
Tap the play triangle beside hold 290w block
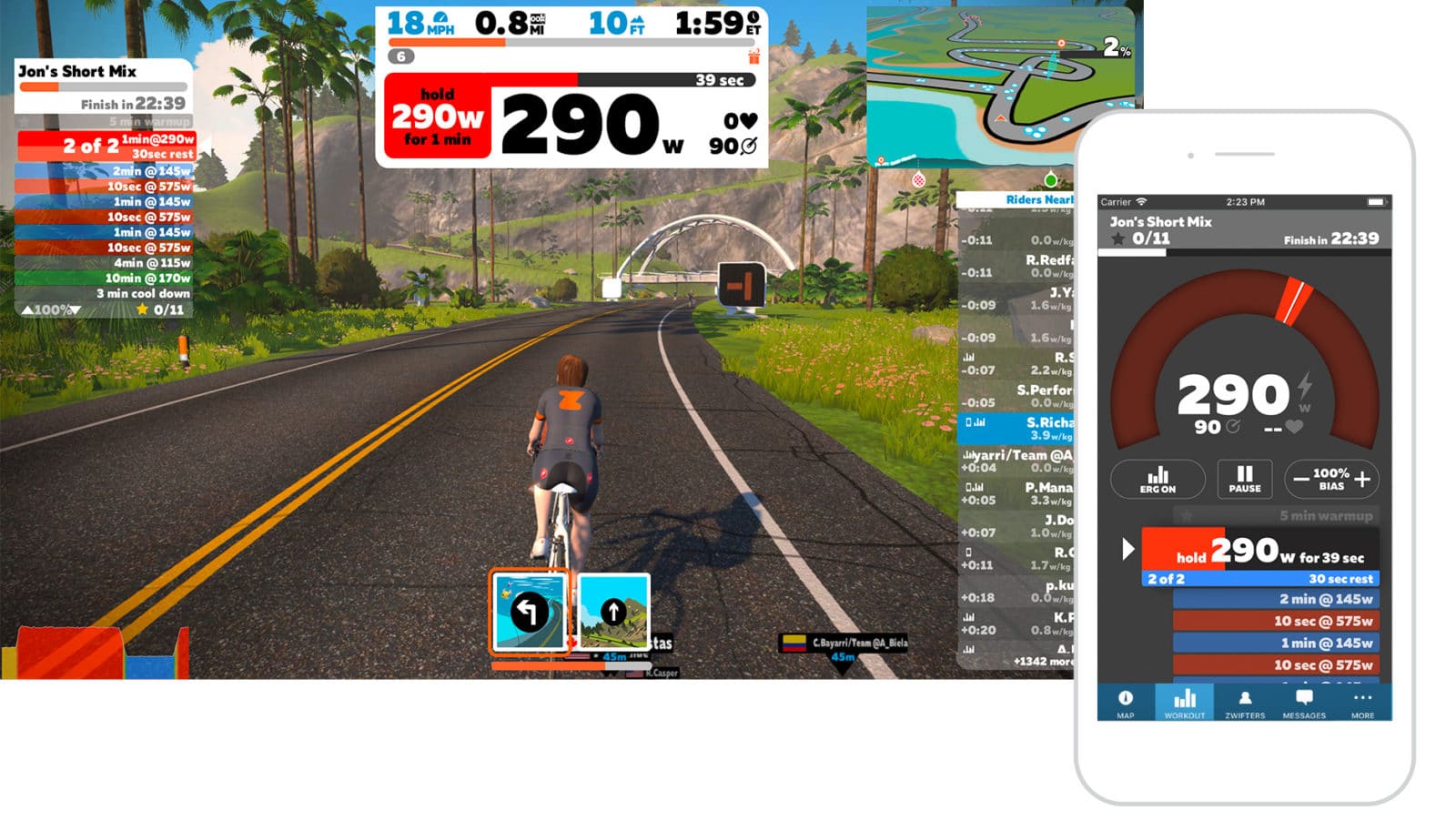coord(1128,548)
